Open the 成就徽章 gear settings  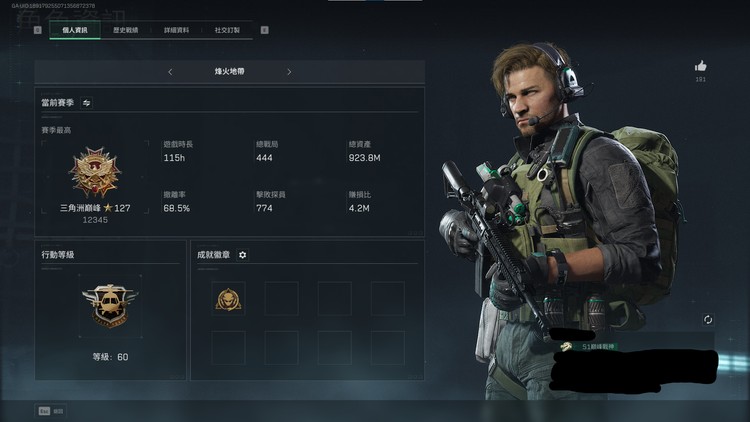[x=243, y=255]
